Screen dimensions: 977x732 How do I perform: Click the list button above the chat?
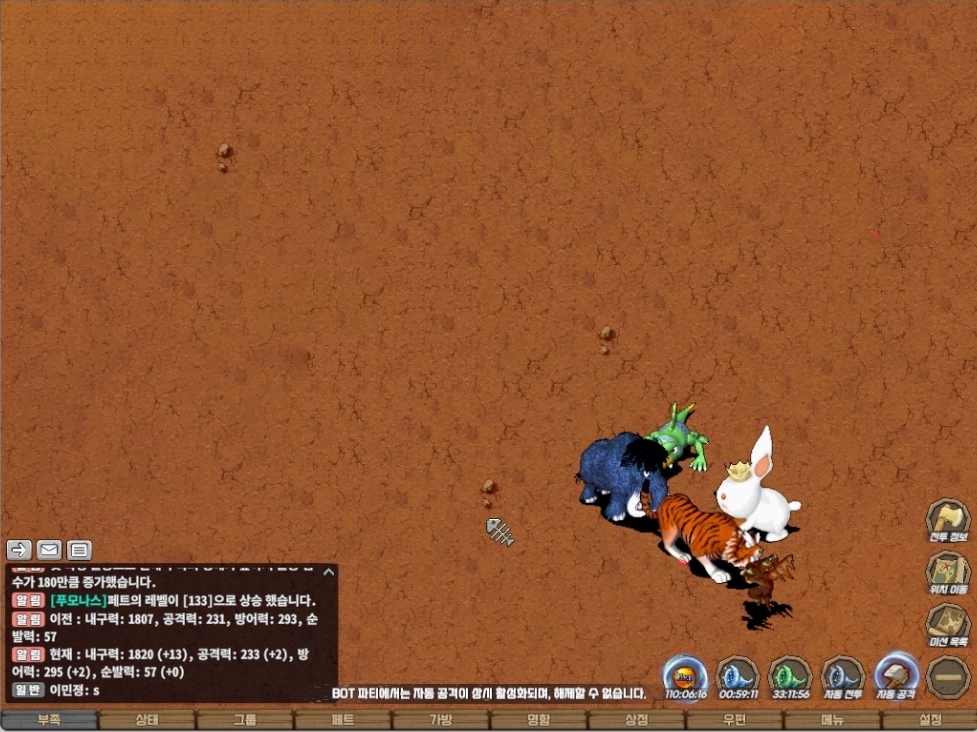pyautogui.click(x=79, y=549)
